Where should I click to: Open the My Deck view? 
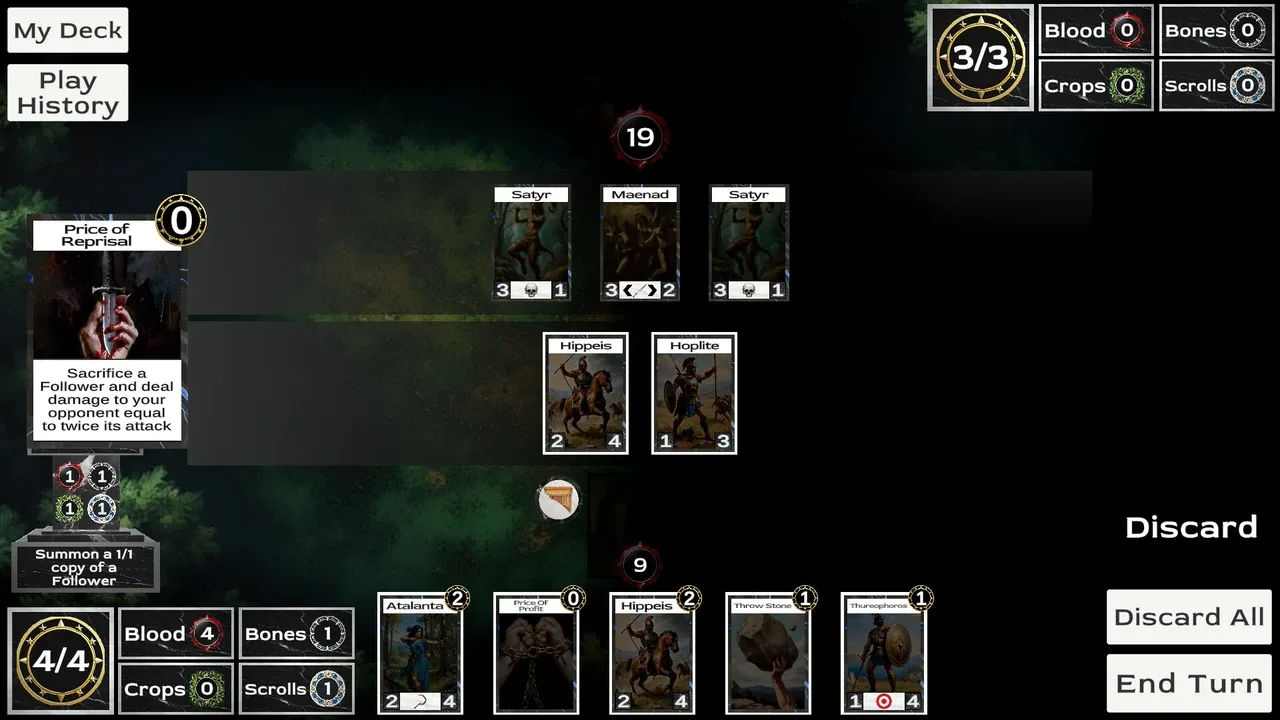pos(68,31)
